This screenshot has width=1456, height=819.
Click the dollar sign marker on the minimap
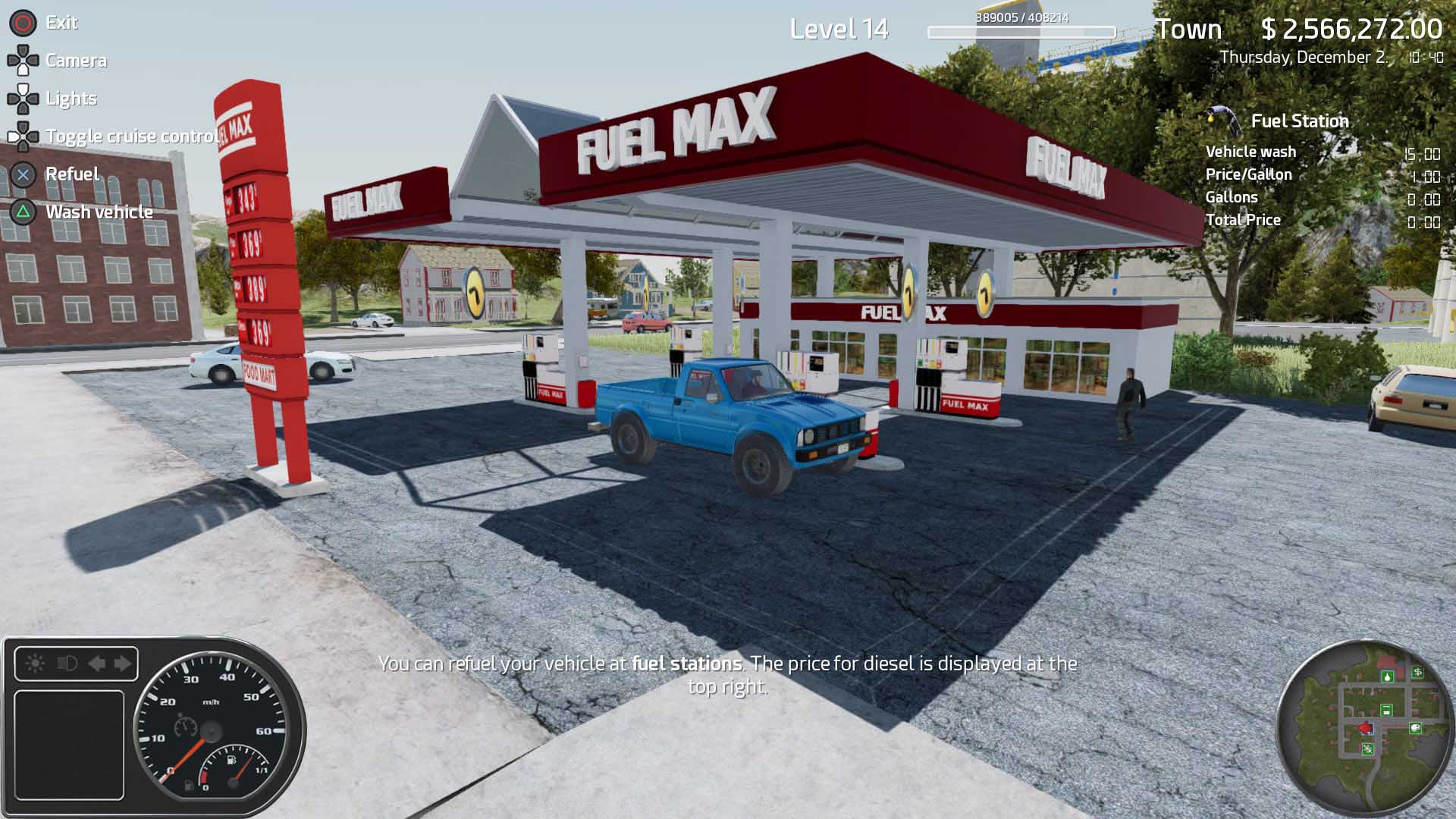(1418, 671)
